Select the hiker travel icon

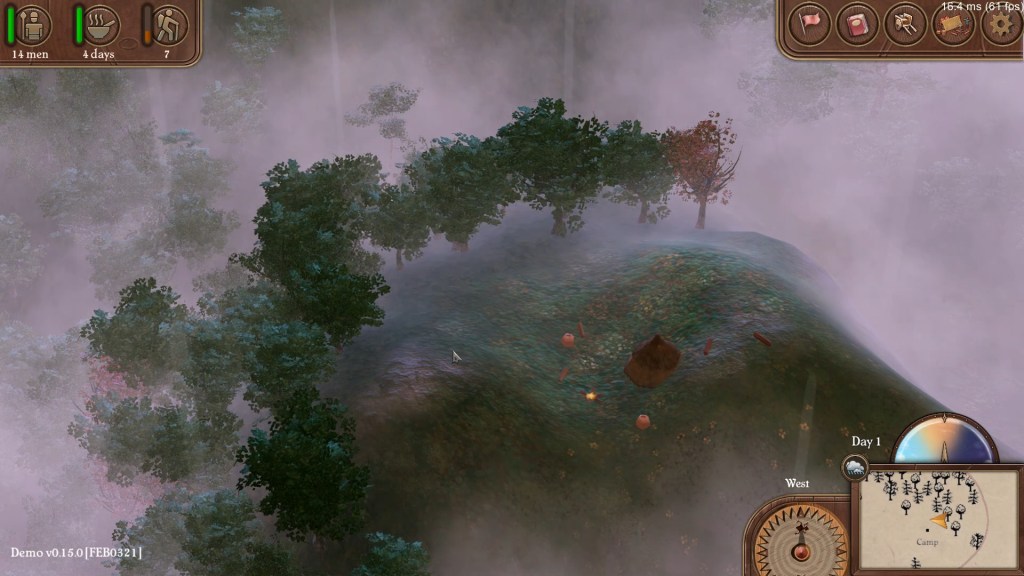coord(170,25)
